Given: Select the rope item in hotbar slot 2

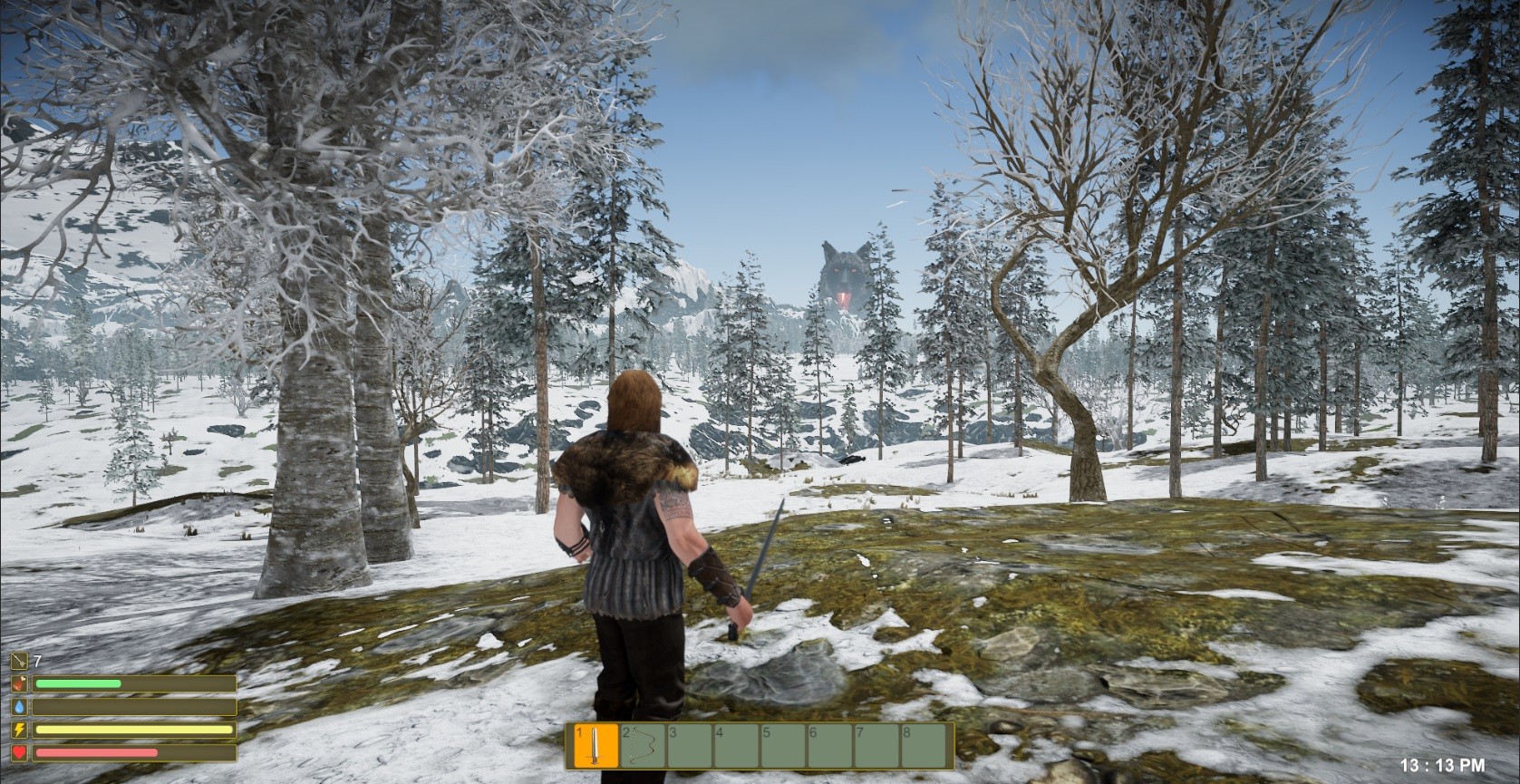Looking at the screenshot, I should tap(641, 745).
